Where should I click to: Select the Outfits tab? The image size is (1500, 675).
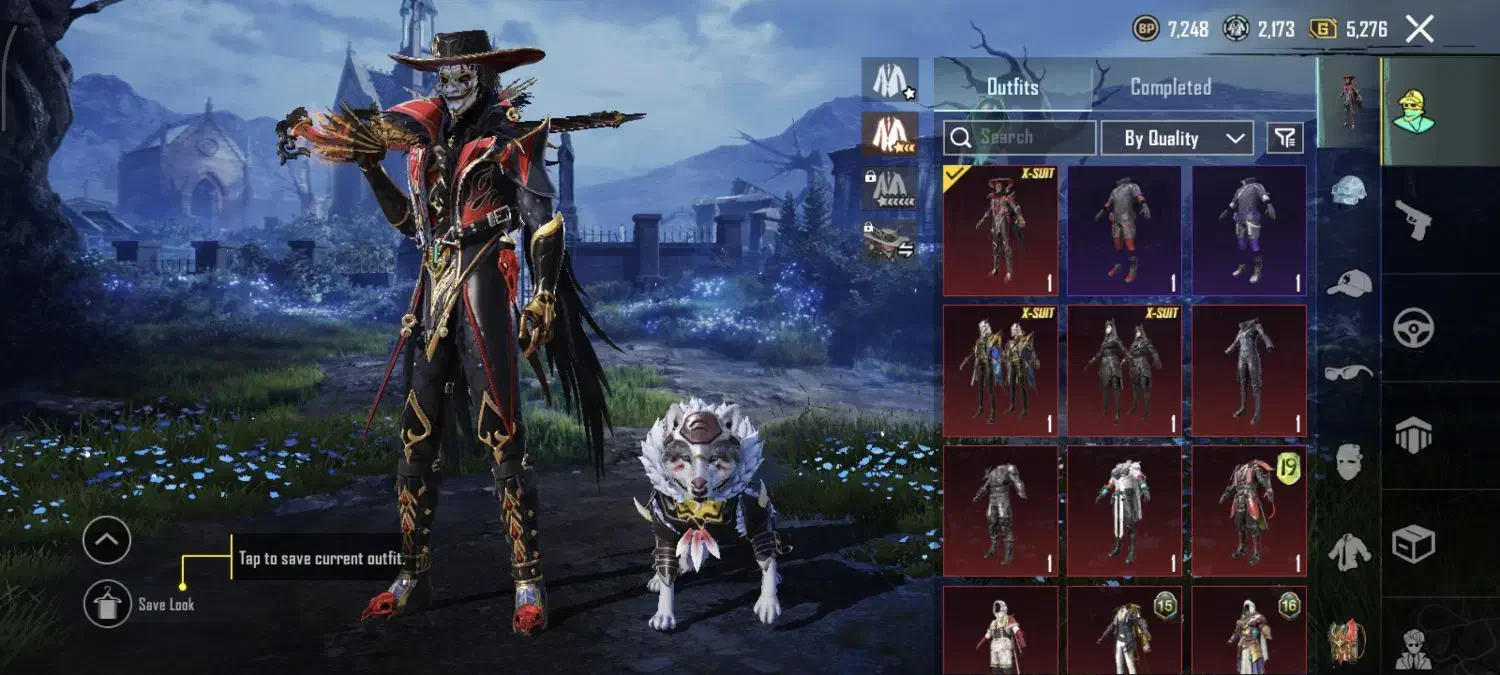[x=1012, y=87]
